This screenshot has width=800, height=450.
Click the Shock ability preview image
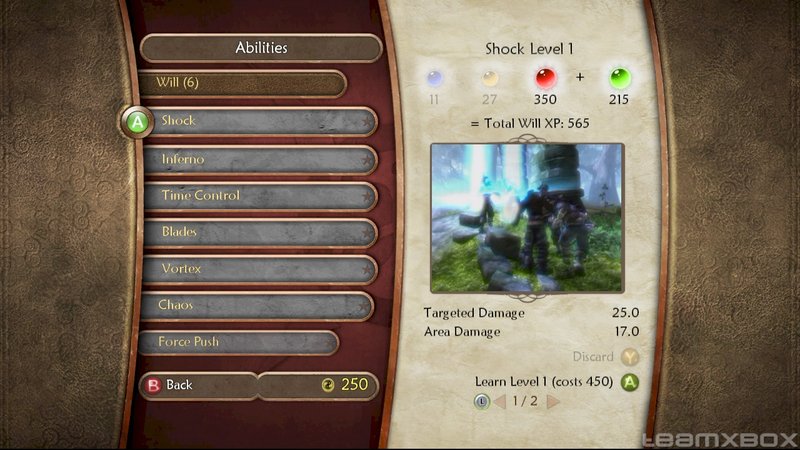[527, 216]
